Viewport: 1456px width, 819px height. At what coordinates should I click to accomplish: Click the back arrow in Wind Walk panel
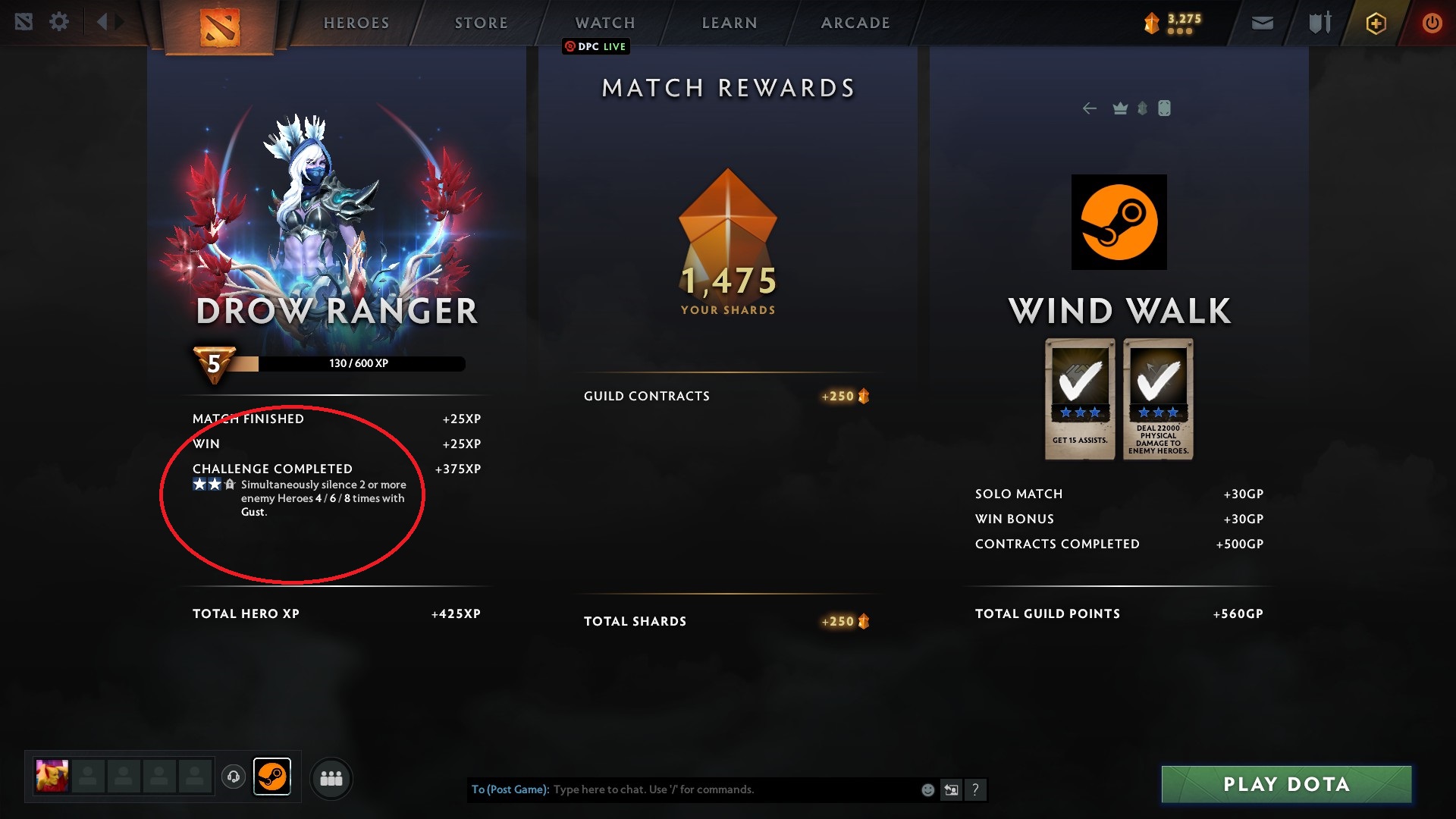coord(1090,108)
